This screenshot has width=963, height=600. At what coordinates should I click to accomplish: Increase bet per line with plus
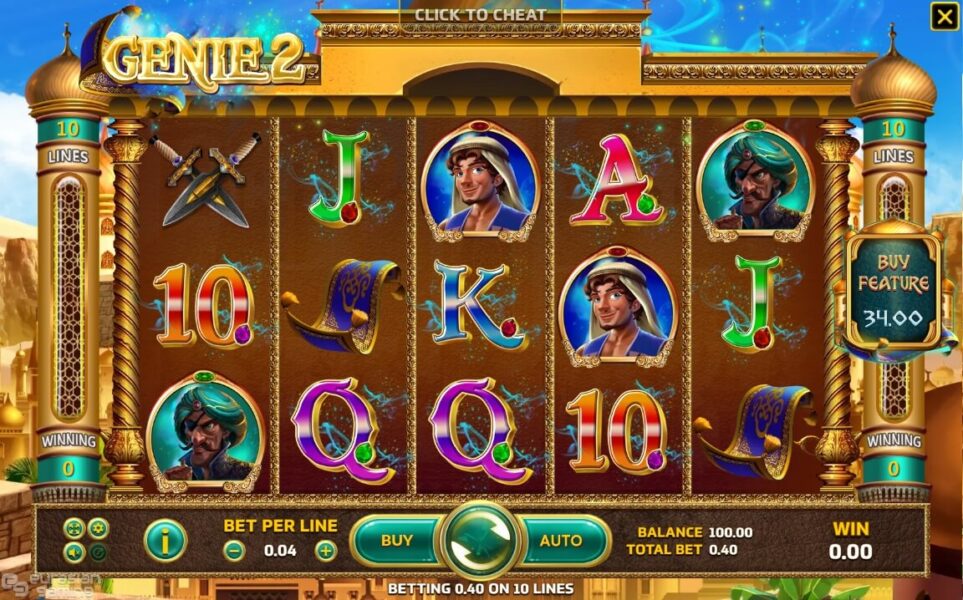(326, 550)
